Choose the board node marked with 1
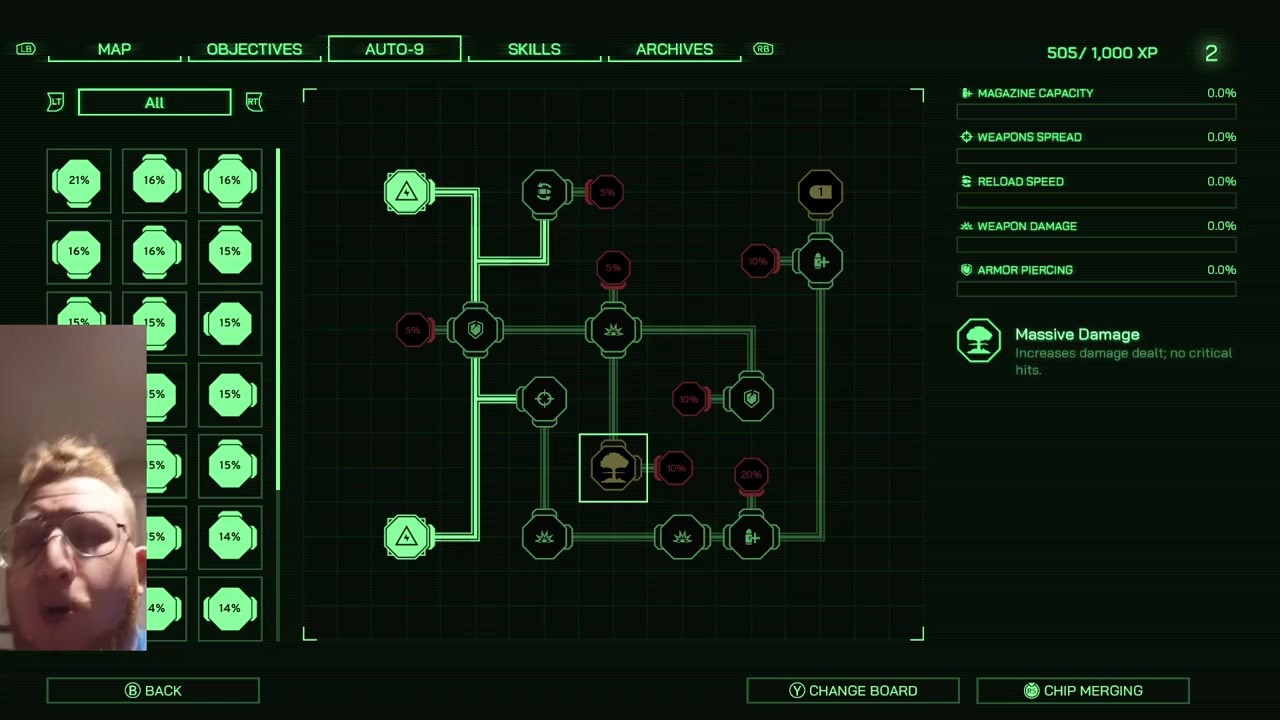Viewport: 1280px width, 720px height. (820, 191)
